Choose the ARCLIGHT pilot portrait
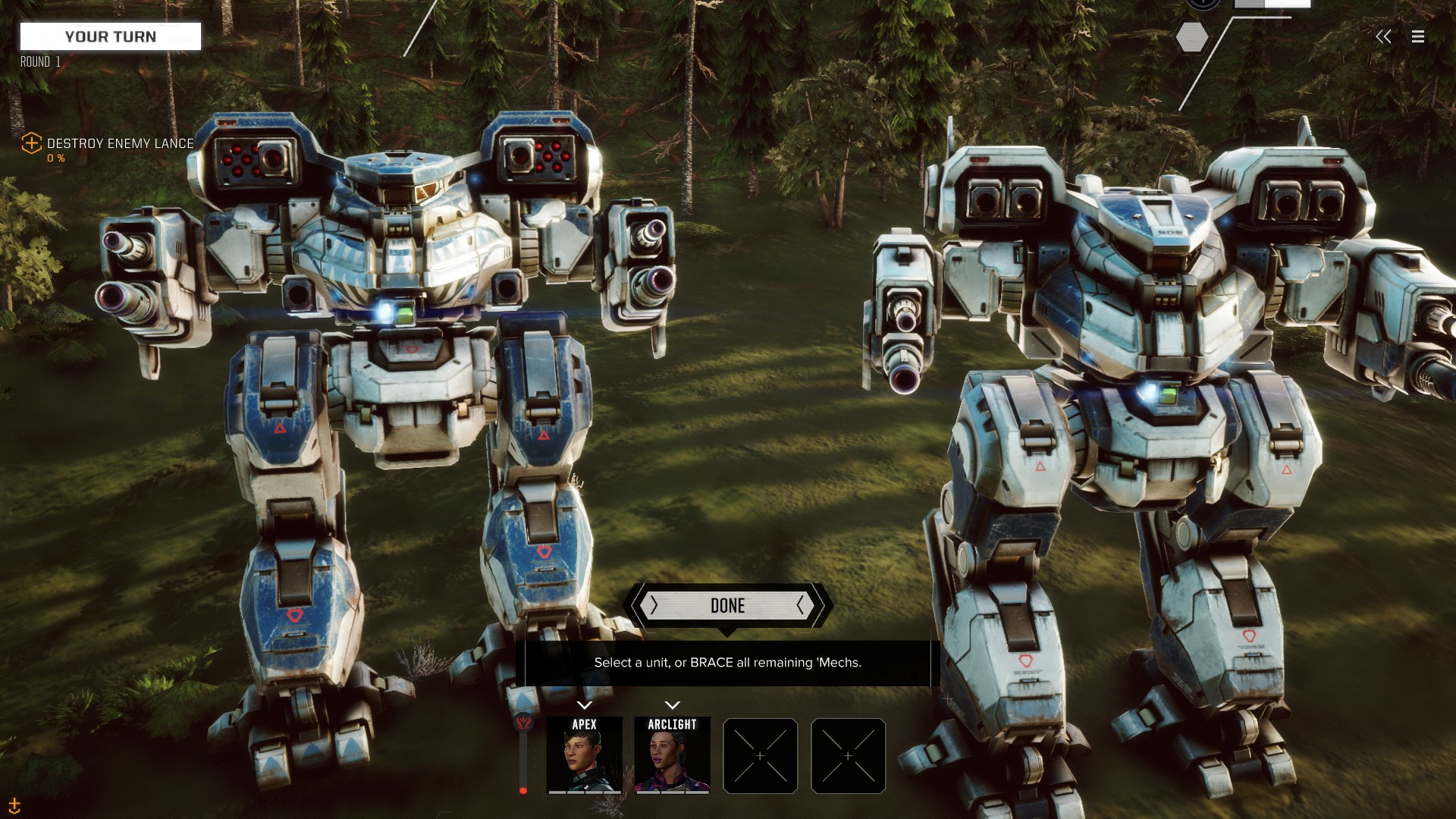1456x819 pixels. click(672, 755)
